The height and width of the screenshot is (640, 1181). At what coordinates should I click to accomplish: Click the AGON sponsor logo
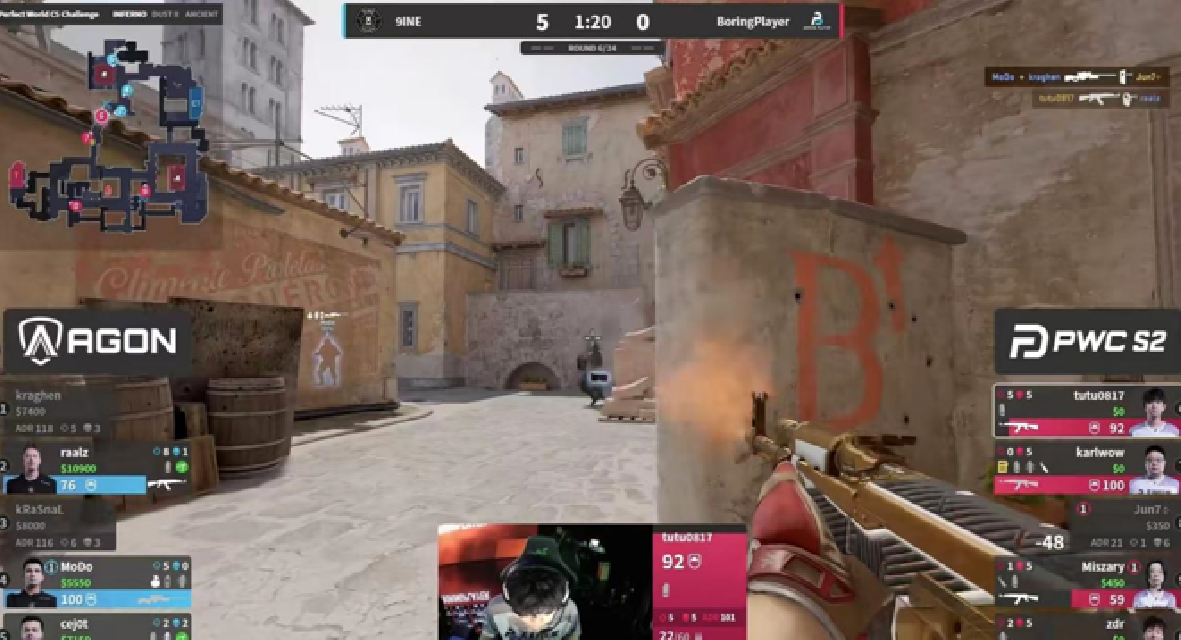click(x=97, y=341)
